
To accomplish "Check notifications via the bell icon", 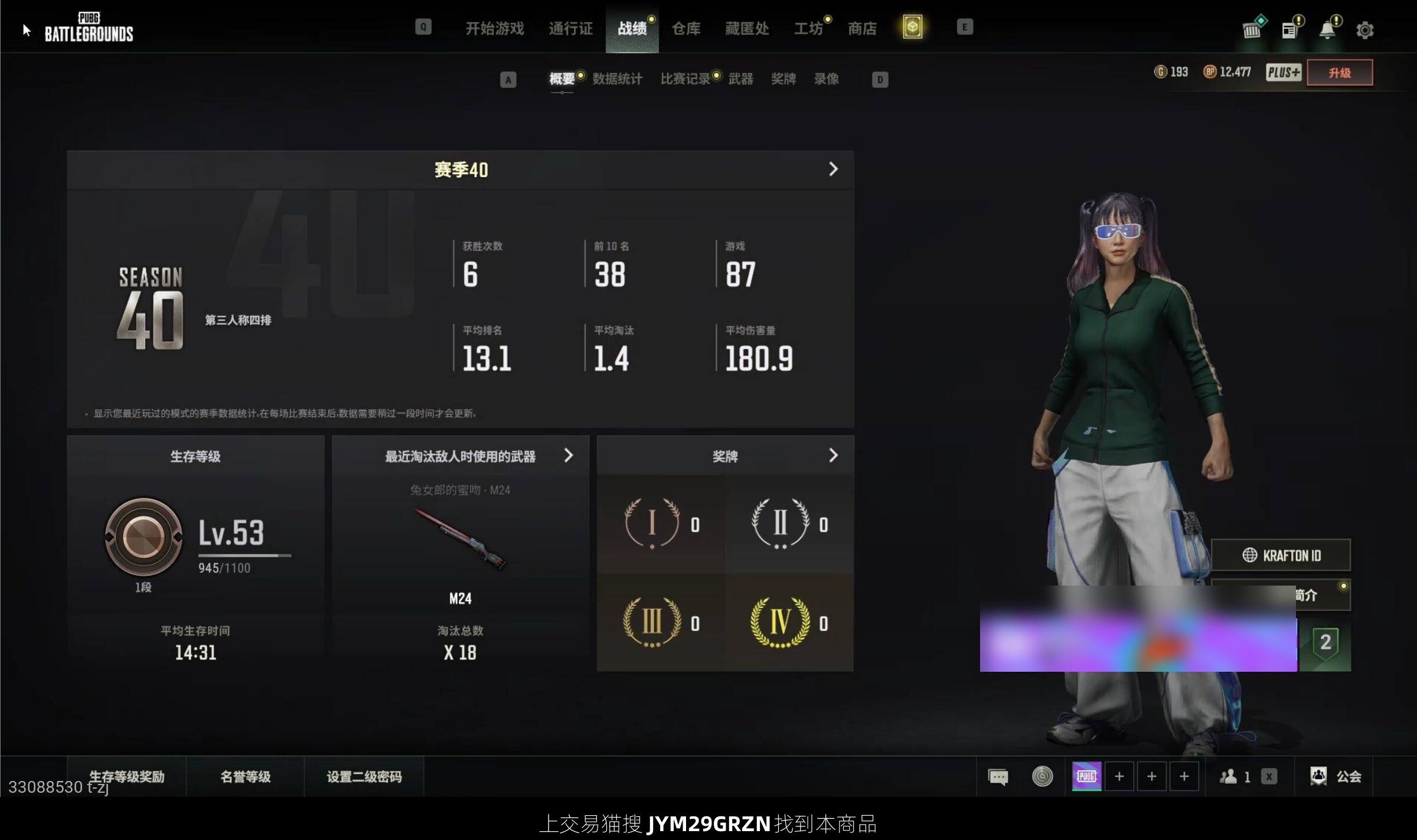I will tap(1327, 30).
